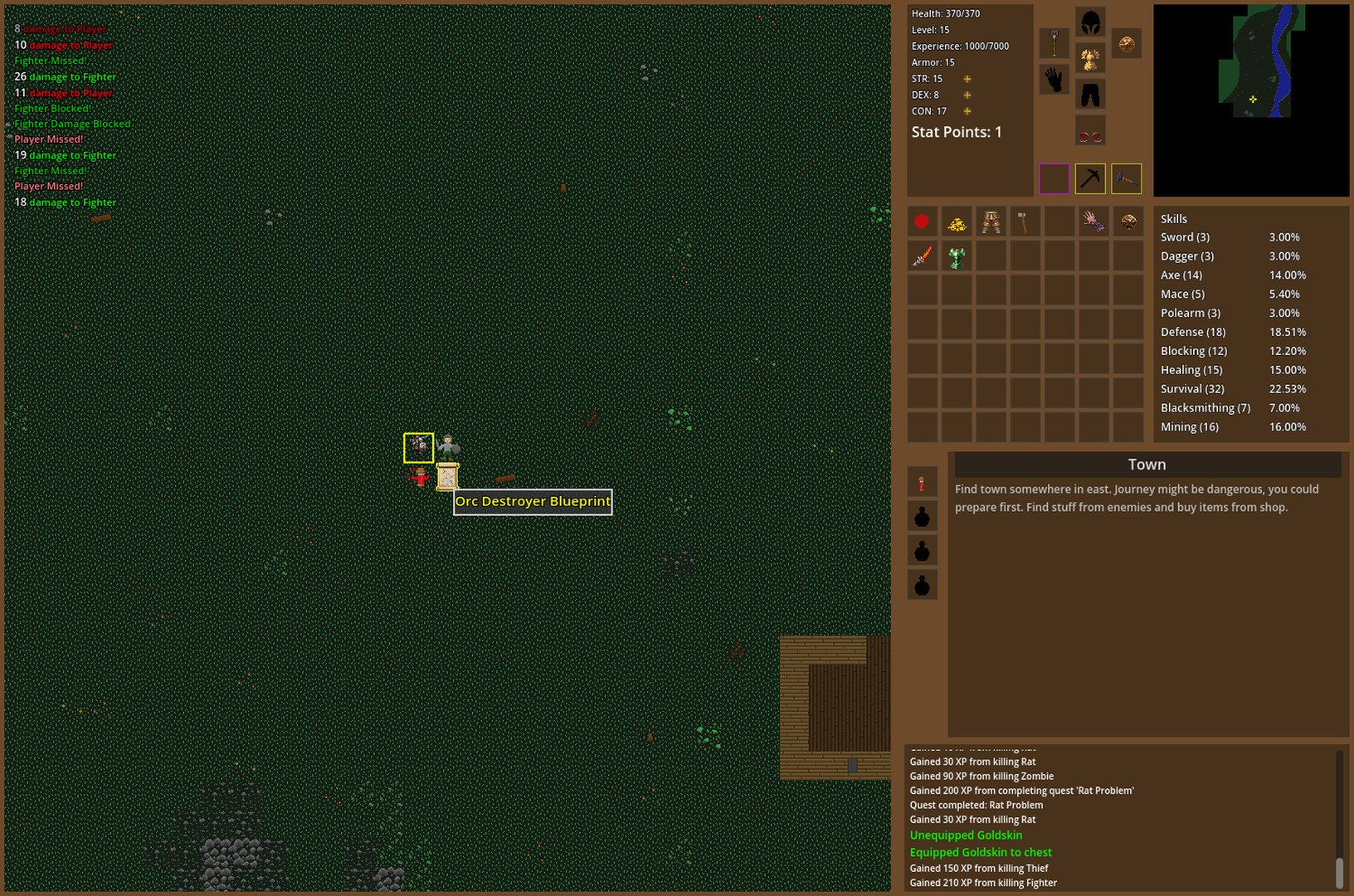Screen dimensions: 1354x896
Task: Select the equipped wooden shield slot
Action: (x=1127, y=46)
